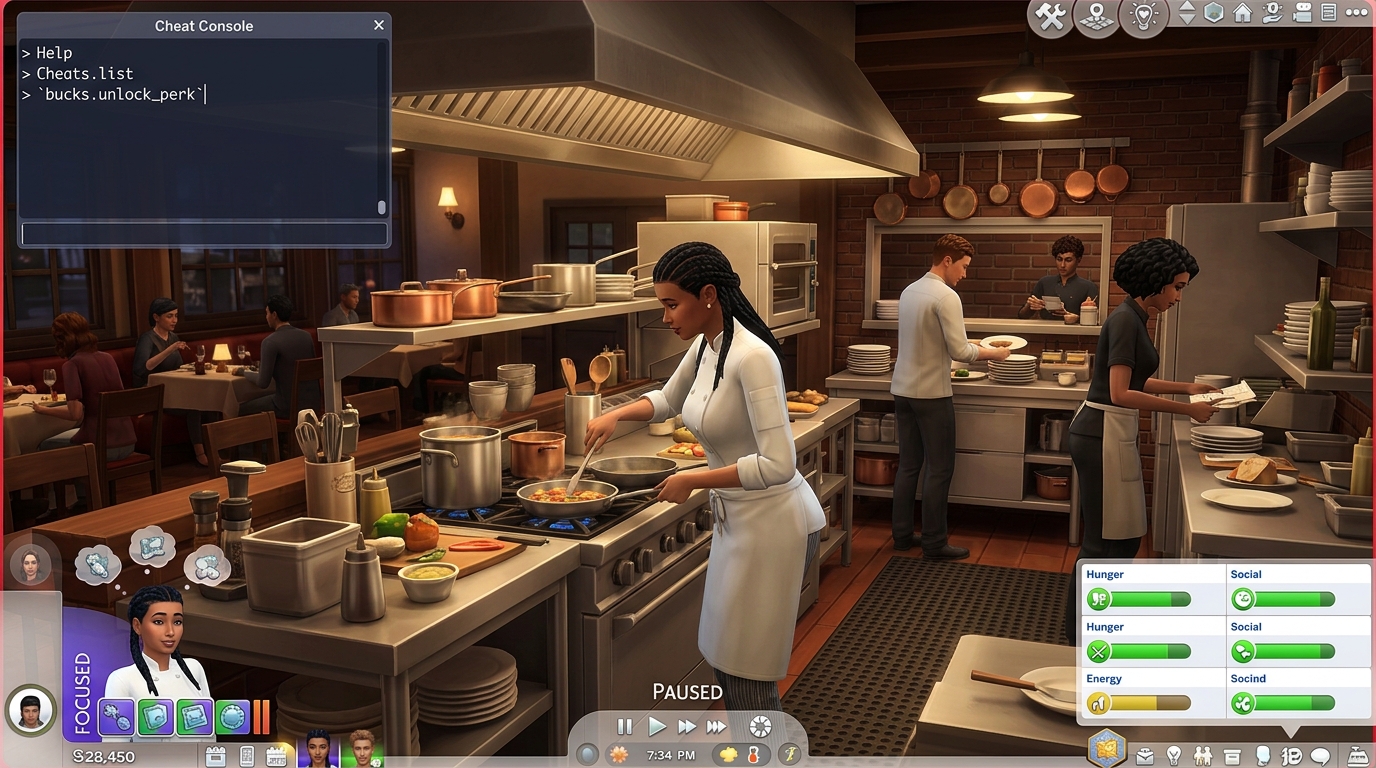Open the Sim's inventory box icon
Viewport: 1376px width, 768px height.
click(x=1232, y=757)
